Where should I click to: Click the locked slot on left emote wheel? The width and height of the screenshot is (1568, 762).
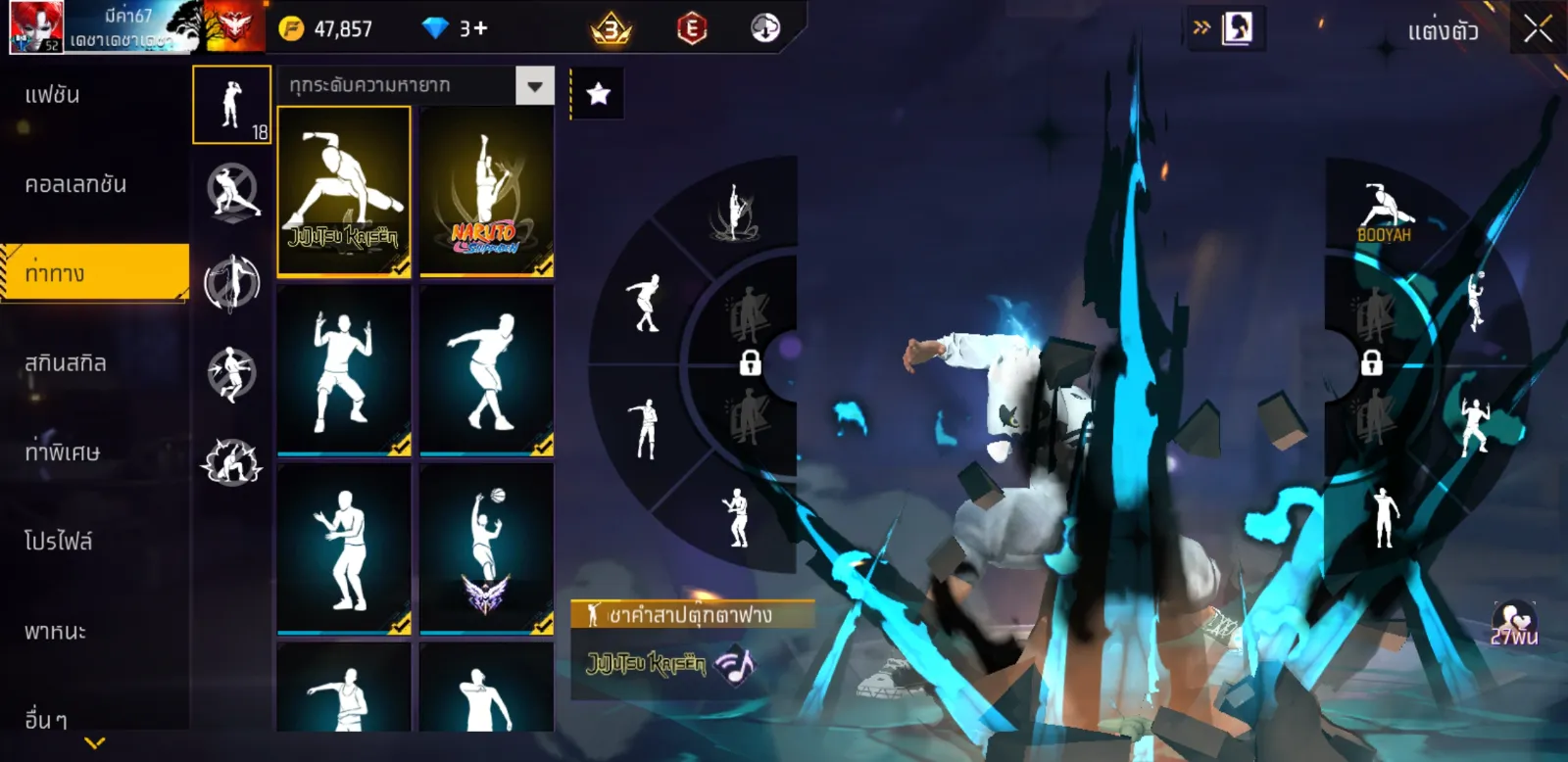click(x=750, y=363)
